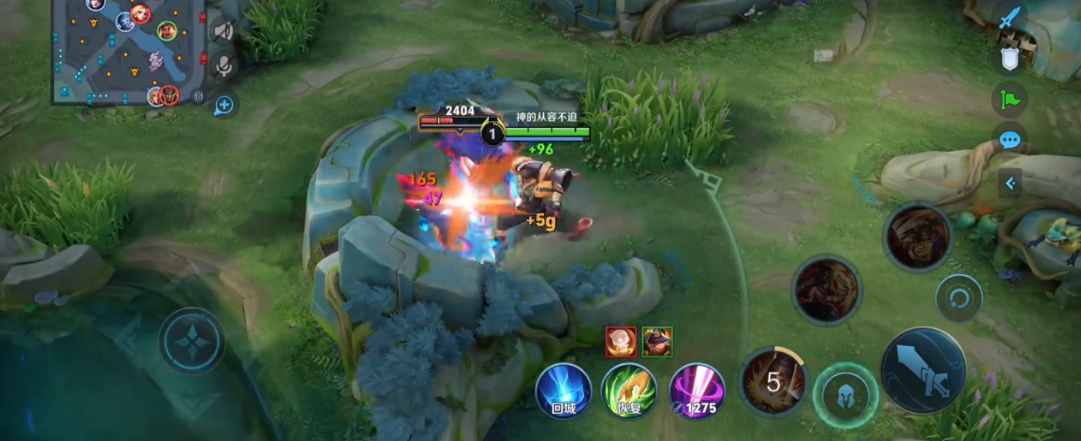
Task: Tap the circular arrow button above attack
Action: point(959,298)
